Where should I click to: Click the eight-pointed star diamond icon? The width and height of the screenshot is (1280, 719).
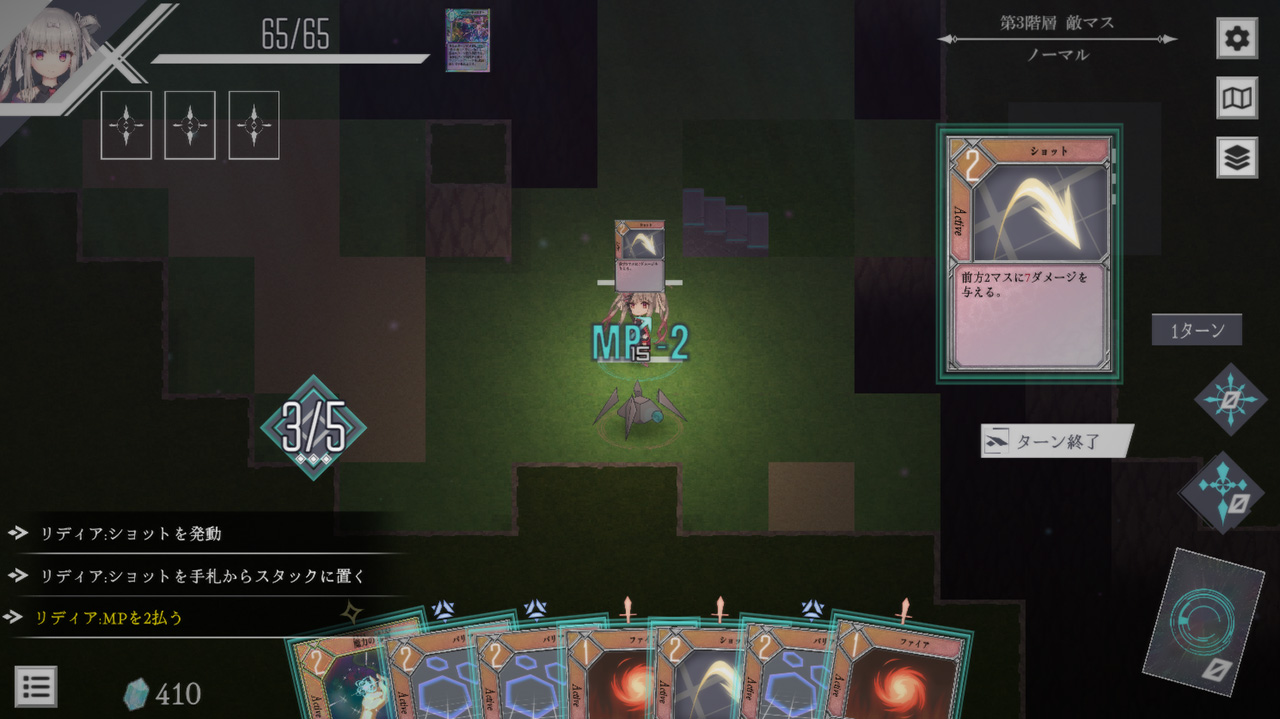point(1230,400)
